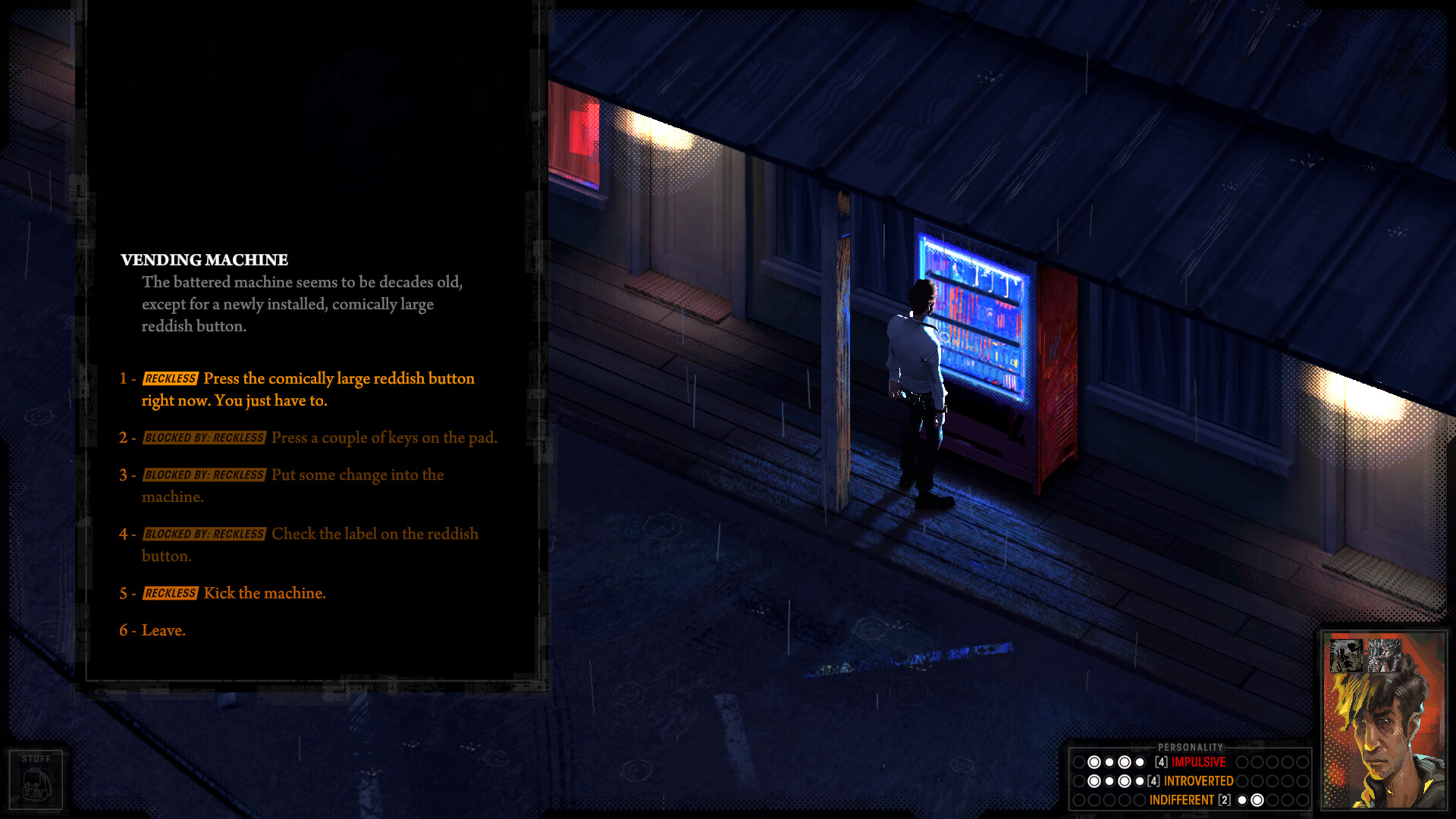Open the STUFF backpack inventory
The height and width of the screenshot is (819, 1456).
pos(36,778)
